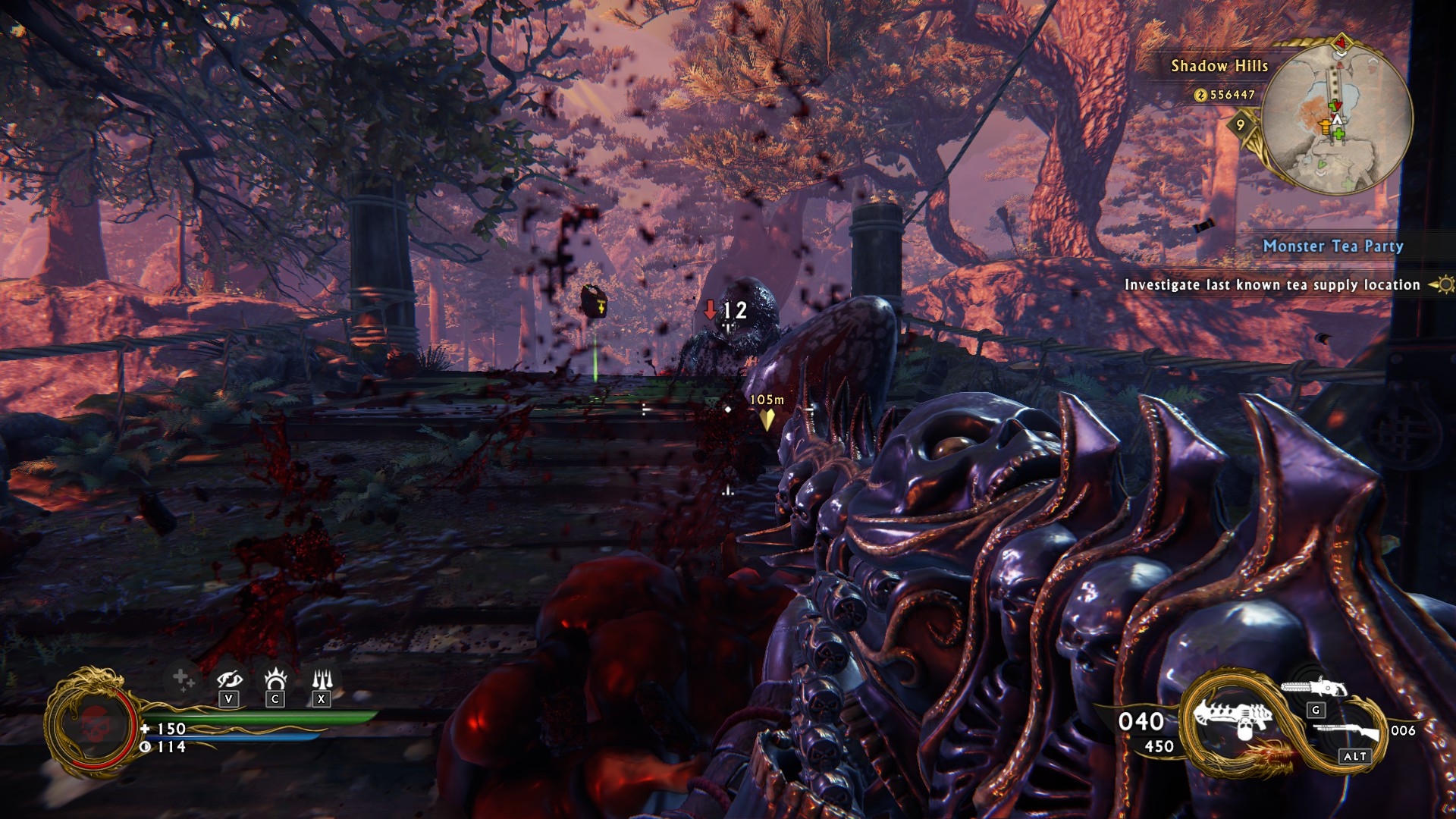Screen dimensions: 1456x819
Task: Click the yellow objective distance marker
Action: [x=767, y=418]
